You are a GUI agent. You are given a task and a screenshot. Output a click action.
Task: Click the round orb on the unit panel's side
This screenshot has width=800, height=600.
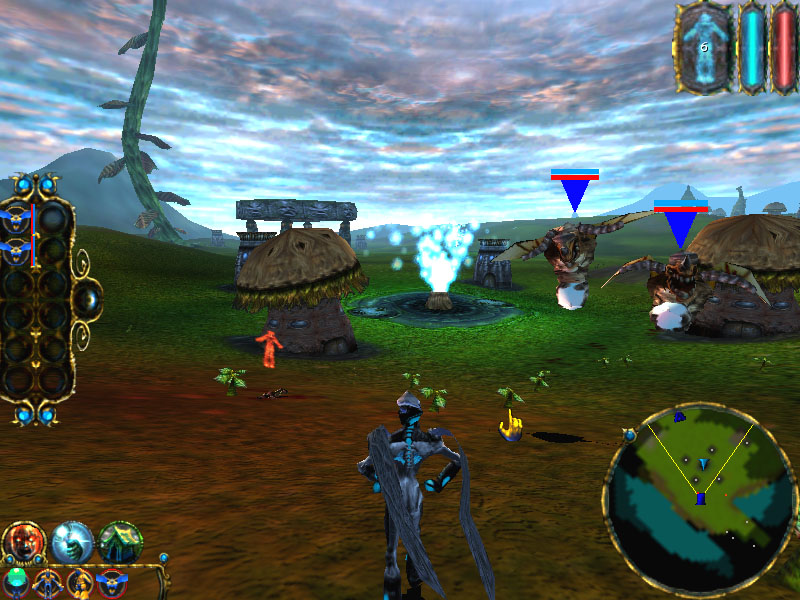(87, 297)
